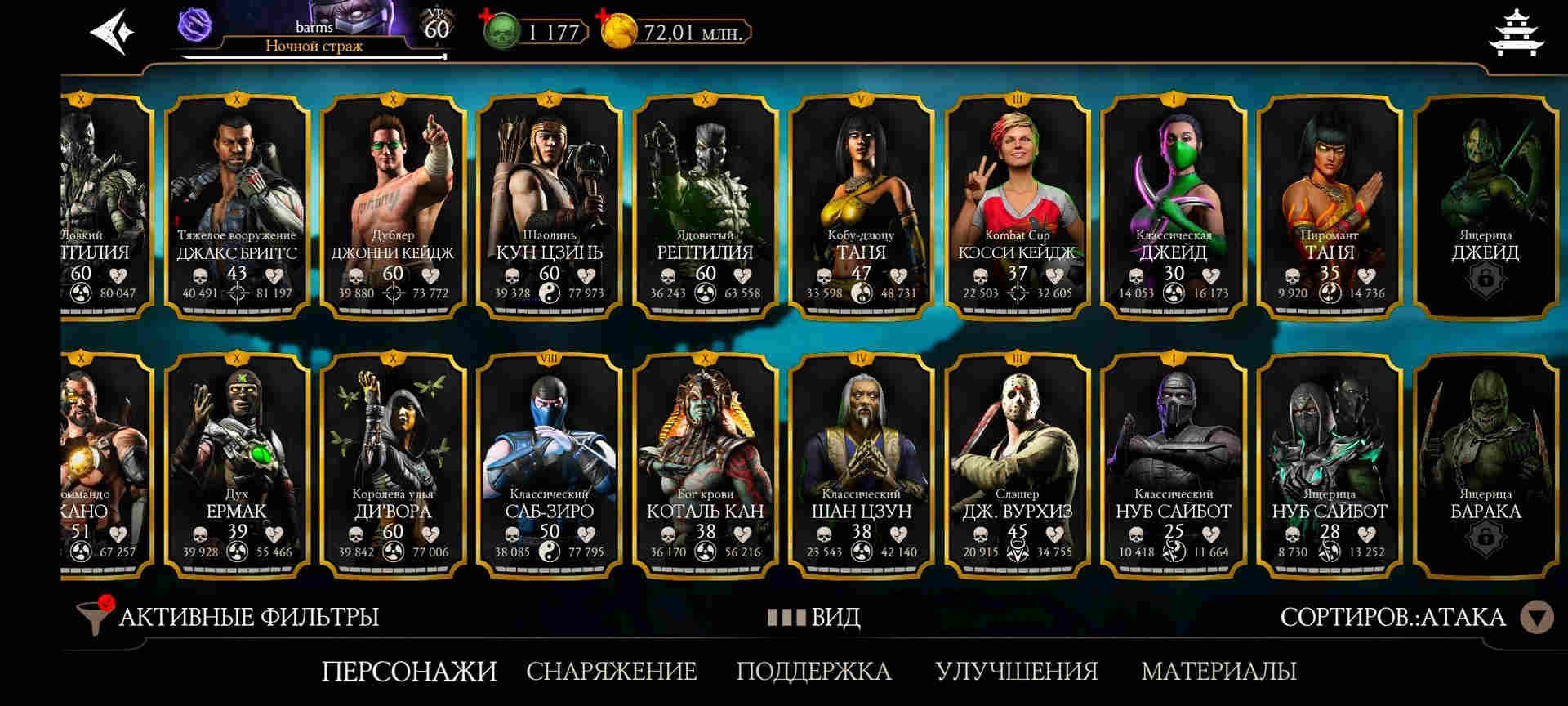Screen dimensions: 1568x706
Task: Switch to the Снаряжение tab
Action: pos(611,671)
